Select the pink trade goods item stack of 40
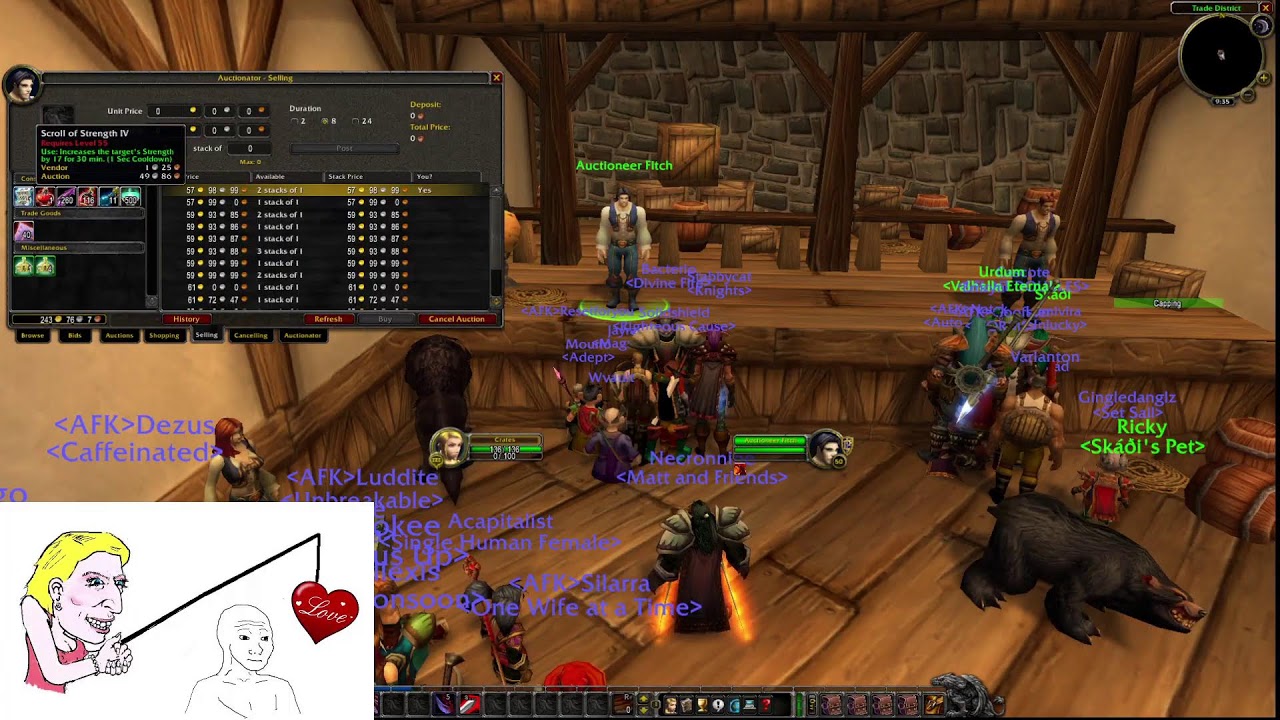This screenshot has width=1280, height=720. point(23,231)
